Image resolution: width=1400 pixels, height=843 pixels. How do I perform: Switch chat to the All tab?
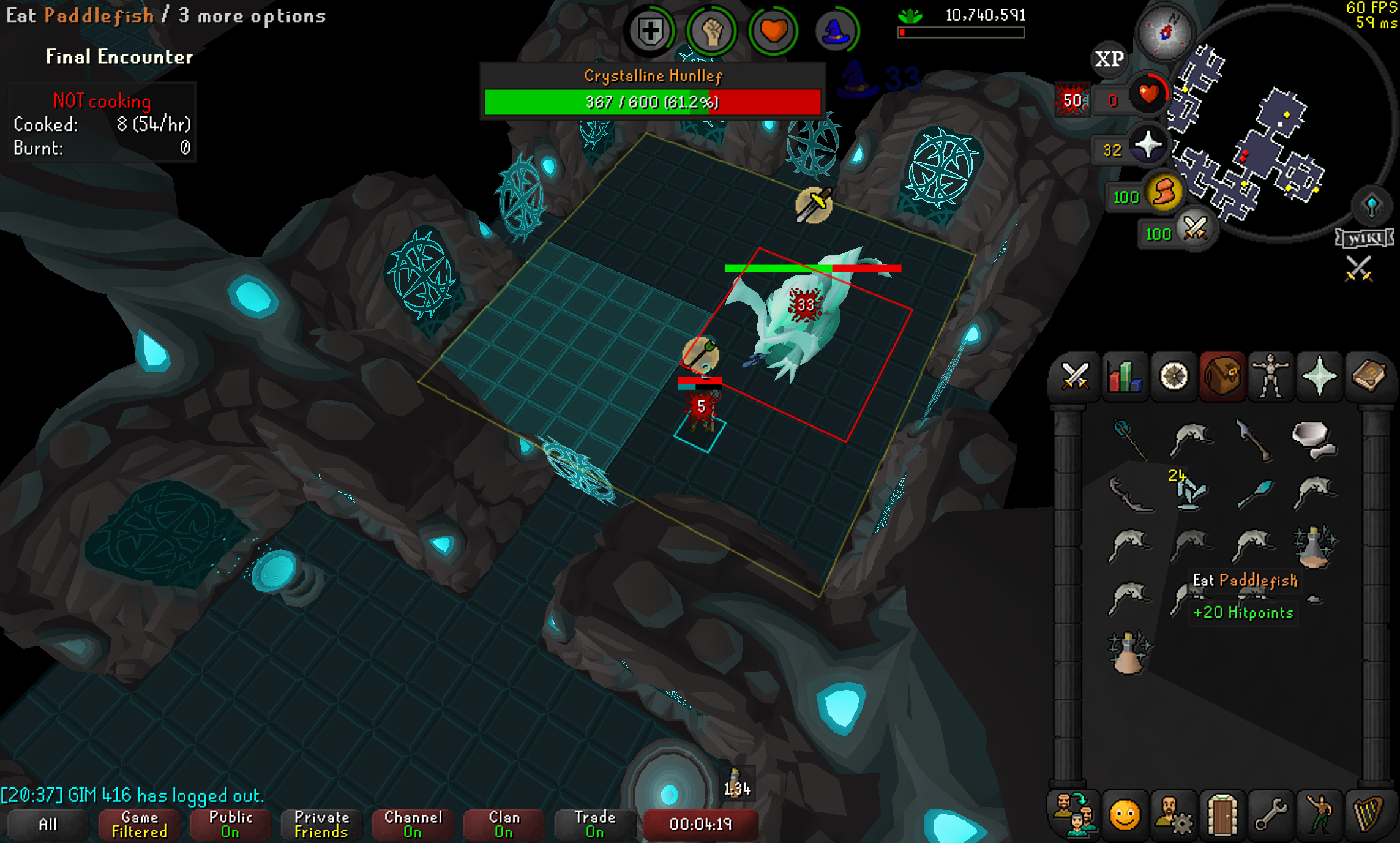point(48,824)
